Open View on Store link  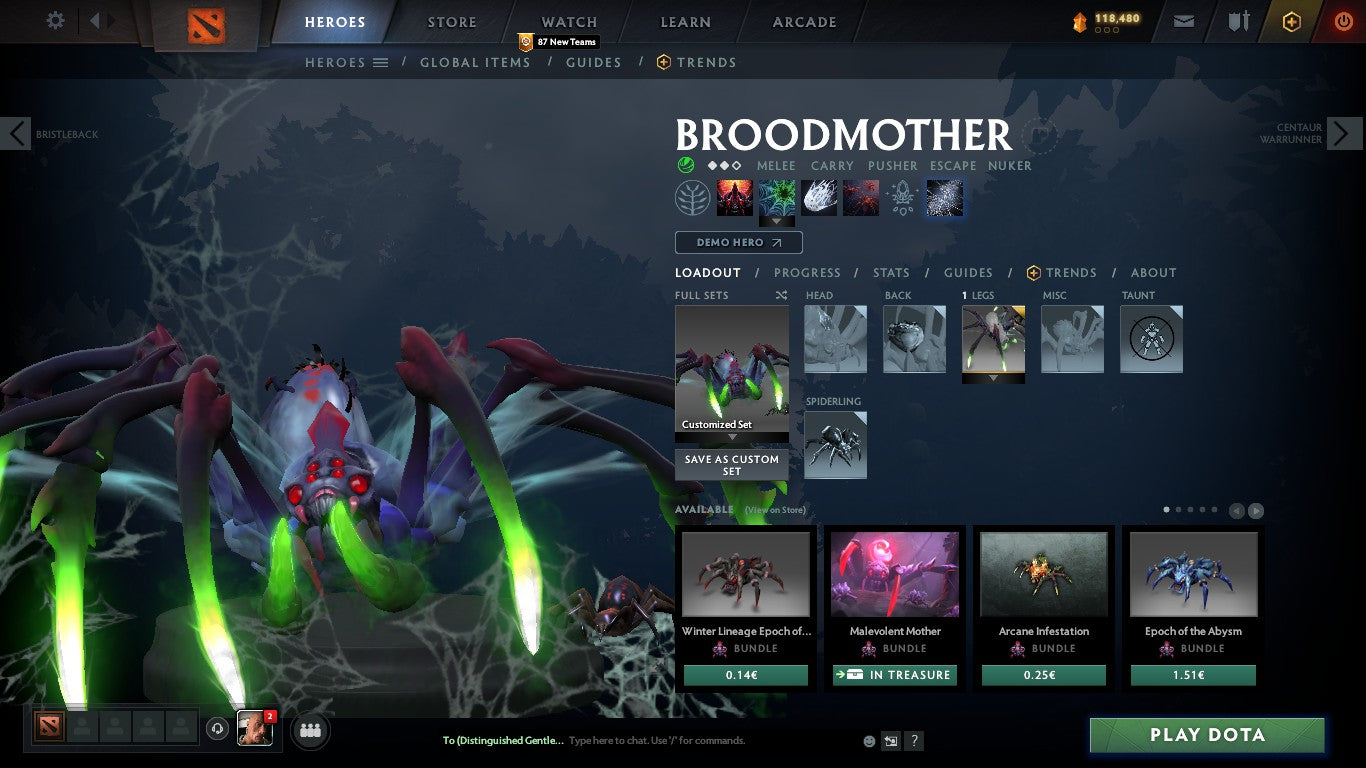tap(775, 510)
